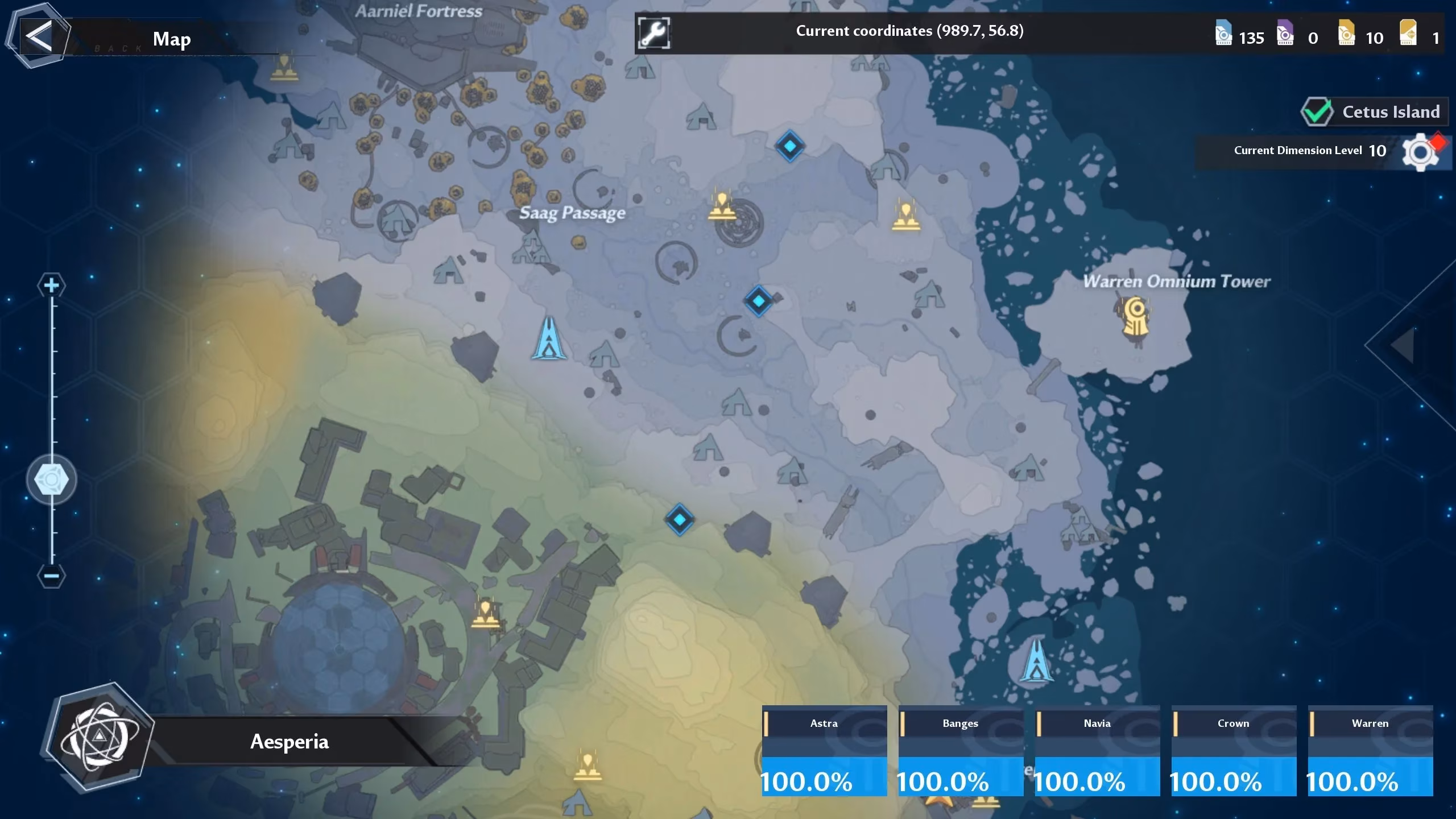Image resolution: width=1456 pixels, height=819 pixels.
Task: Zoom out with the minus button
Action: [52, 576]
